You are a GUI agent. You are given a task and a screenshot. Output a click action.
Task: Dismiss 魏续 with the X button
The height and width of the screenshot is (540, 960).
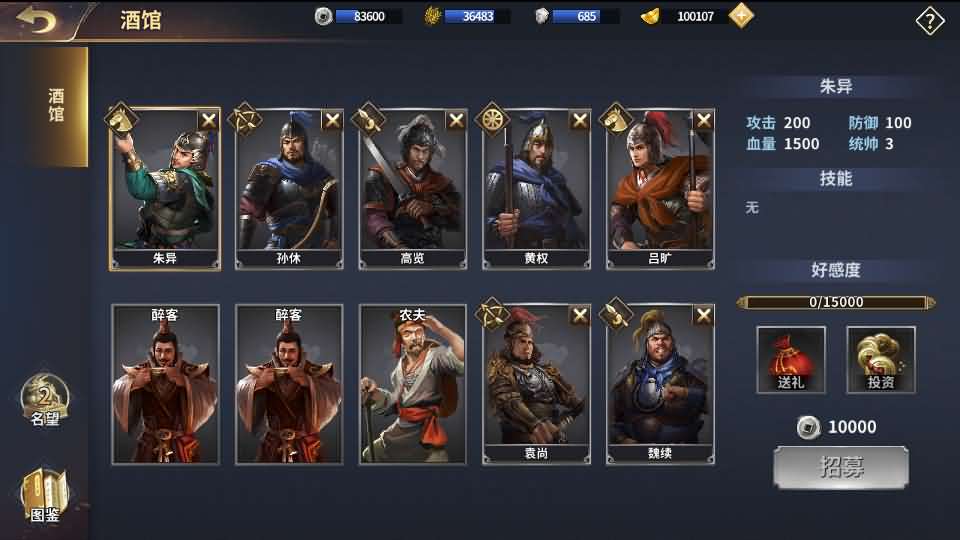click(x=704, y=316)
